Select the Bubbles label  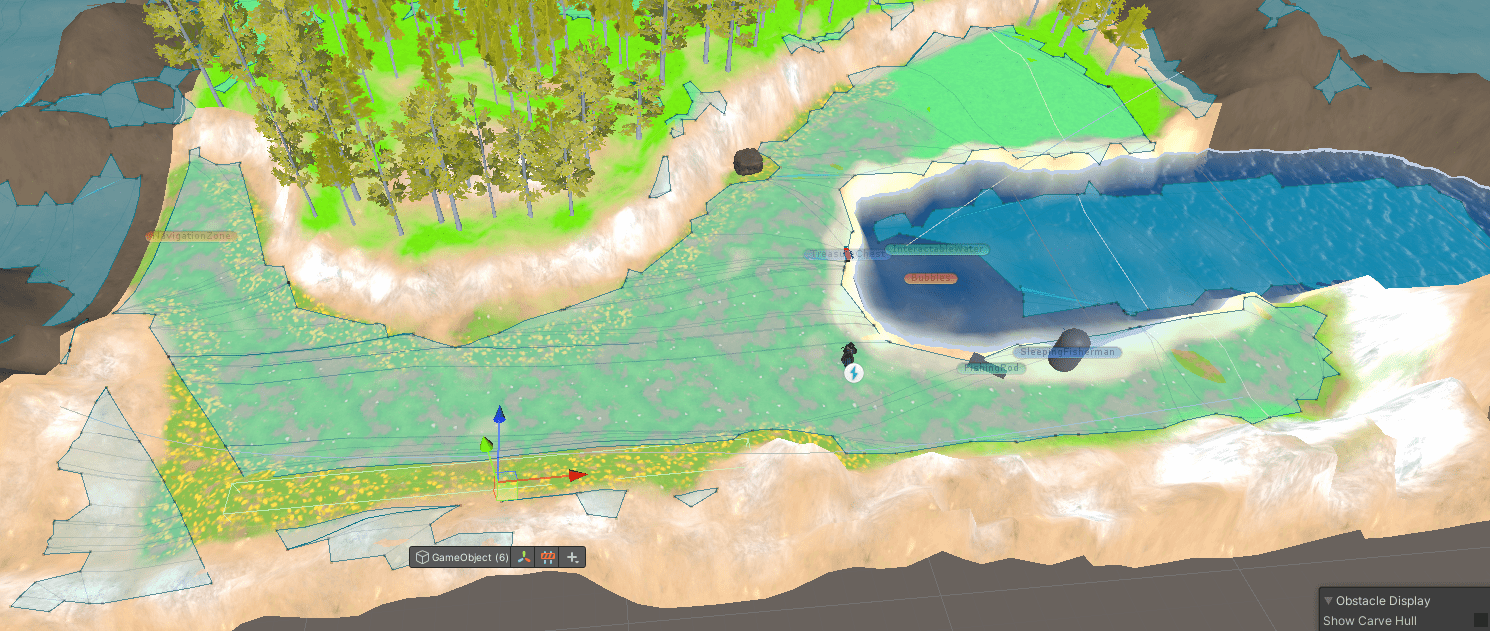click(x=931, y=278)
